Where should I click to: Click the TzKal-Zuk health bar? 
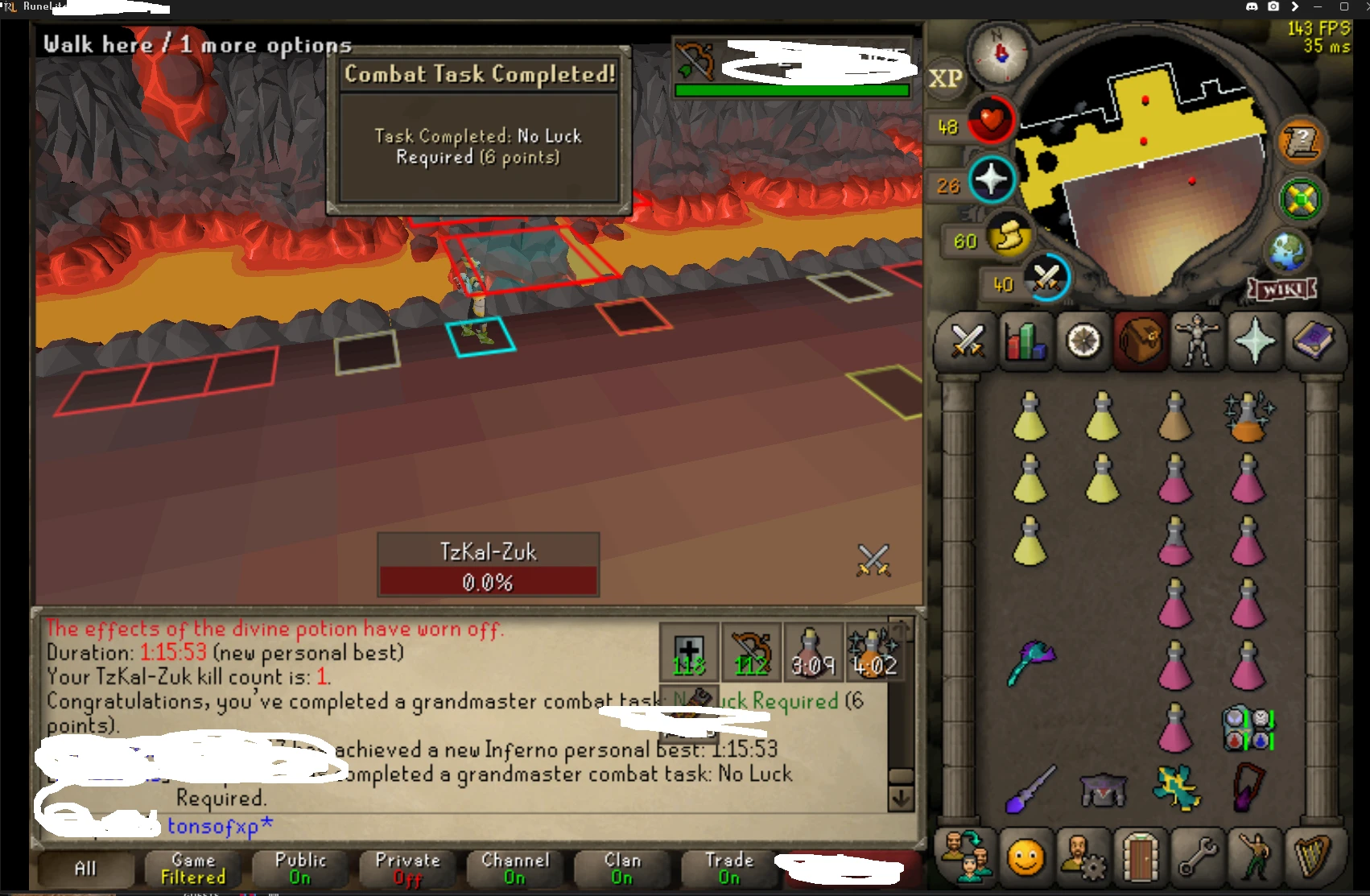tap(488, 581)
